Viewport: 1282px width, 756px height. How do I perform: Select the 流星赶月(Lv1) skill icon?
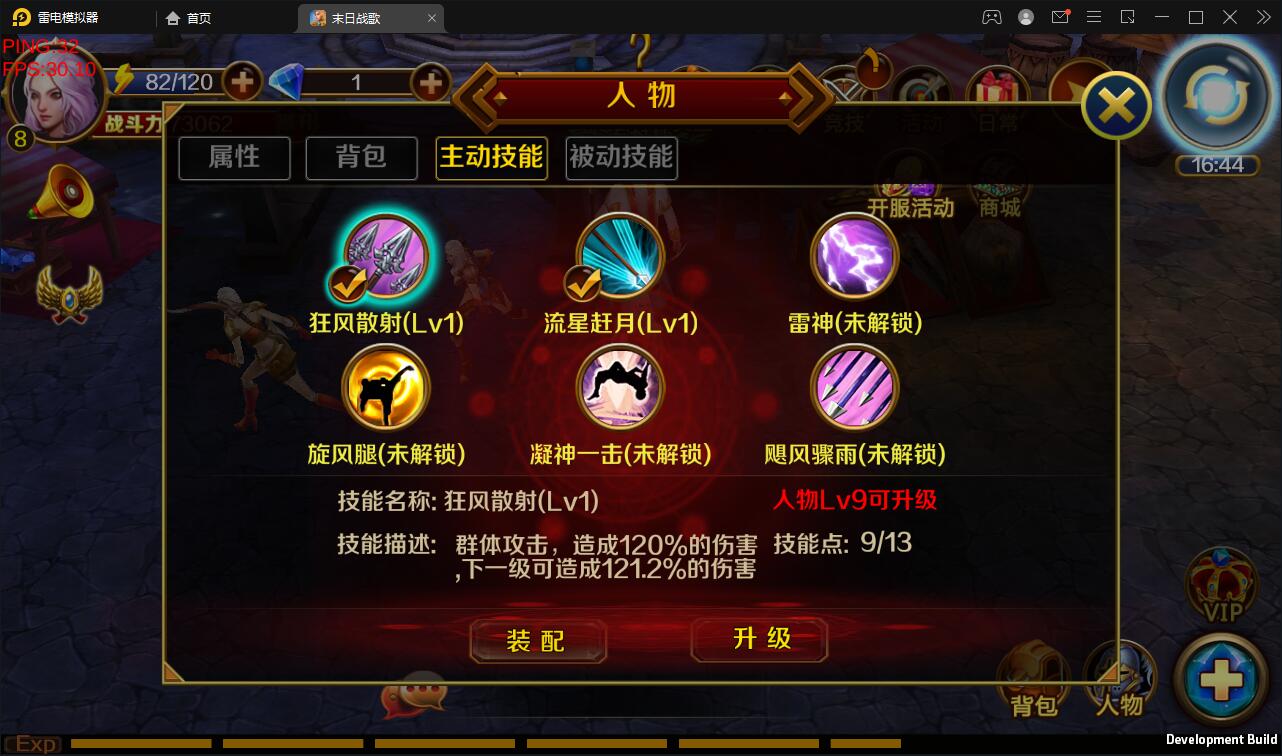(x=619, y=256)
